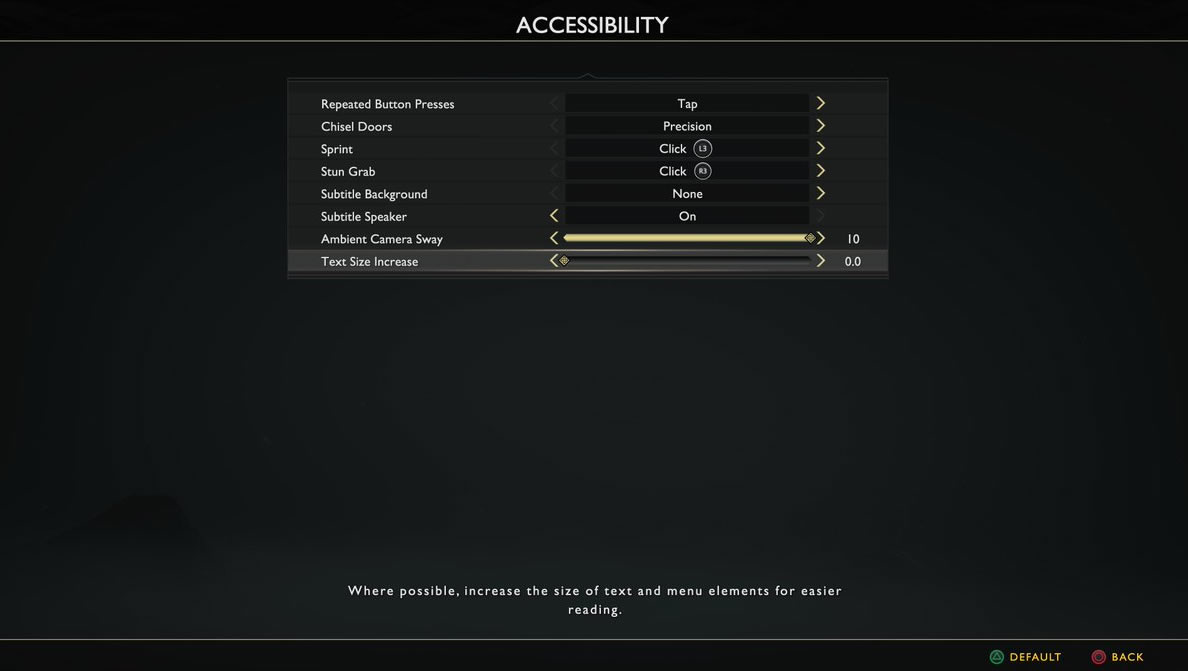
Task: Select the Sprint setting row
Action: pos(337,149)
